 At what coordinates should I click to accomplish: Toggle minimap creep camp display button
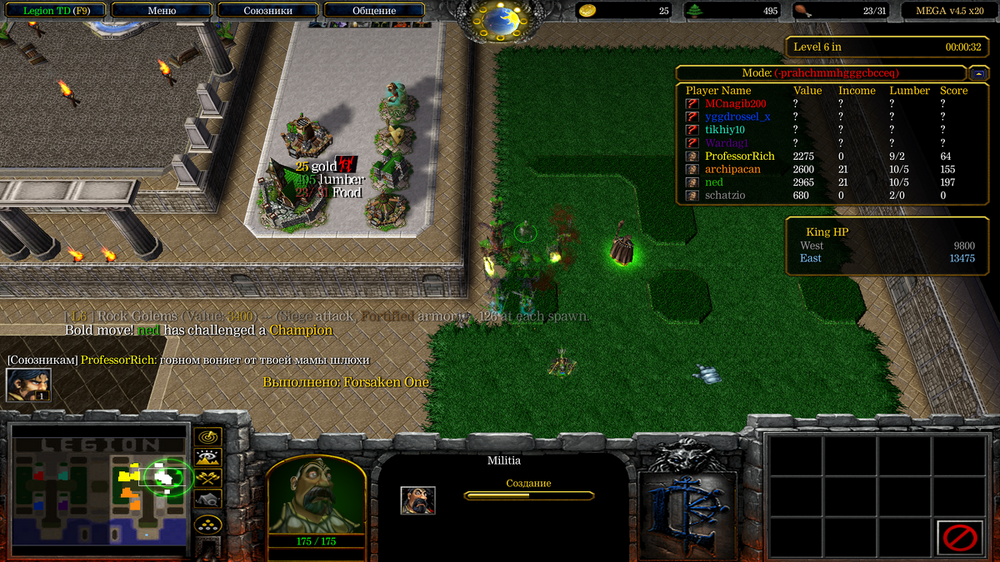point(208,499)
